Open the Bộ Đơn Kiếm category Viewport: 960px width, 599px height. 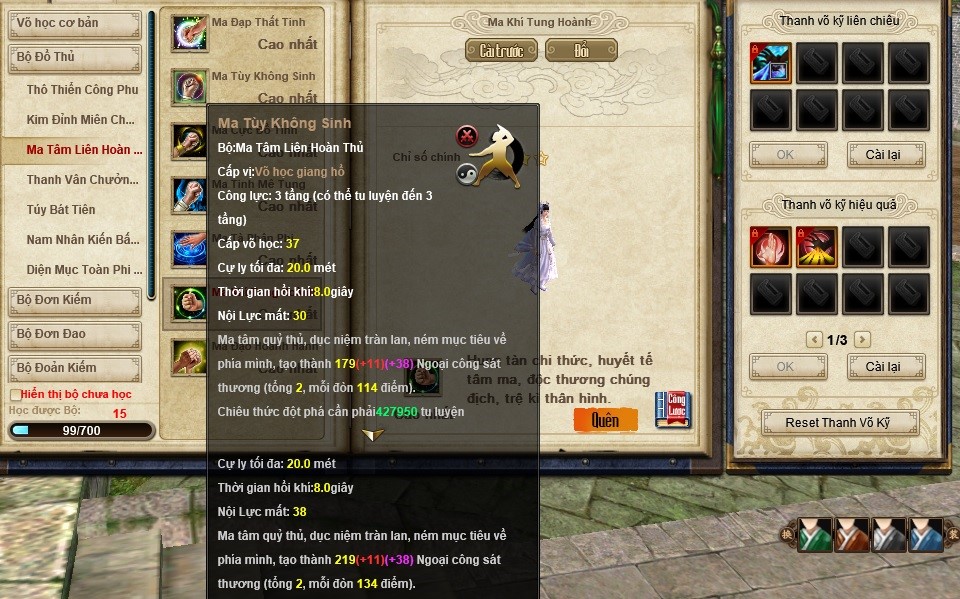[73, 300]
